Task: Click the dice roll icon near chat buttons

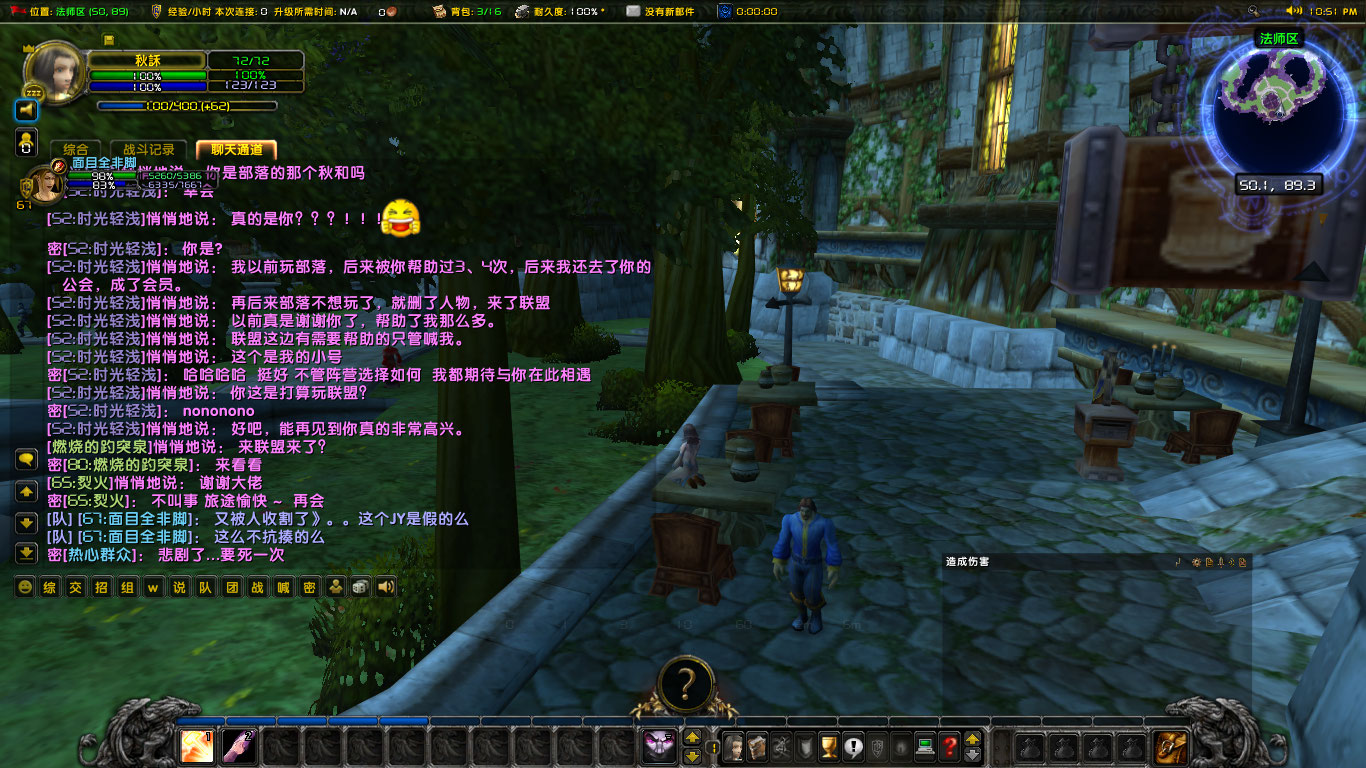Action: click(x=360, y=586)
